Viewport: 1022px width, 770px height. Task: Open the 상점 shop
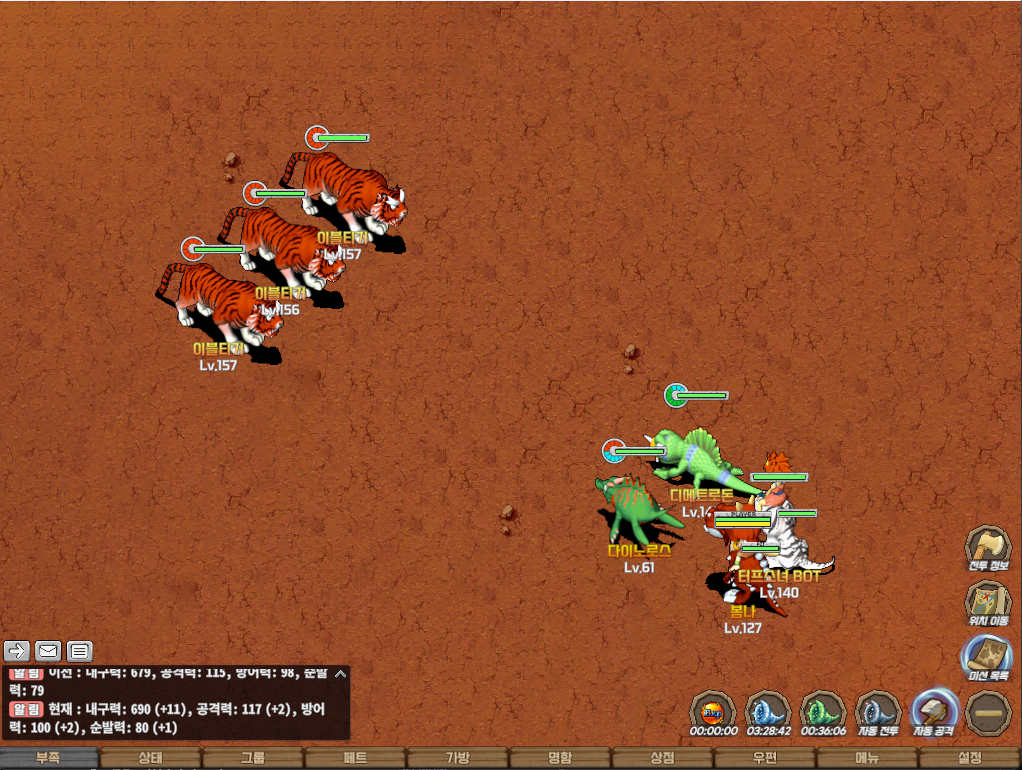tap(662, 758)
